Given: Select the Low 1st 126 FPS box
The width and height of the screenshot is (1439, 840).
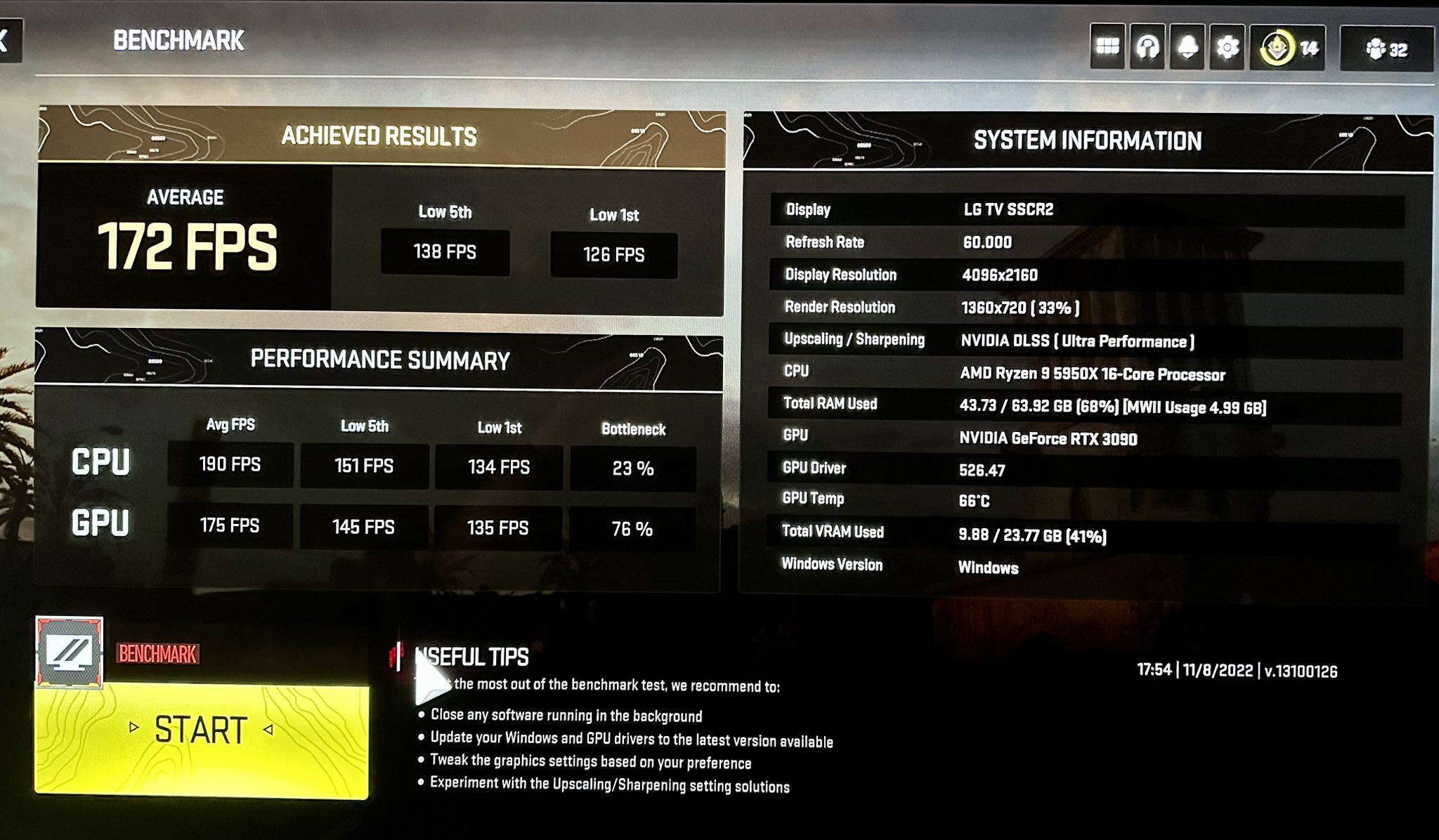Looking at the screenshot, I should 614,254.
